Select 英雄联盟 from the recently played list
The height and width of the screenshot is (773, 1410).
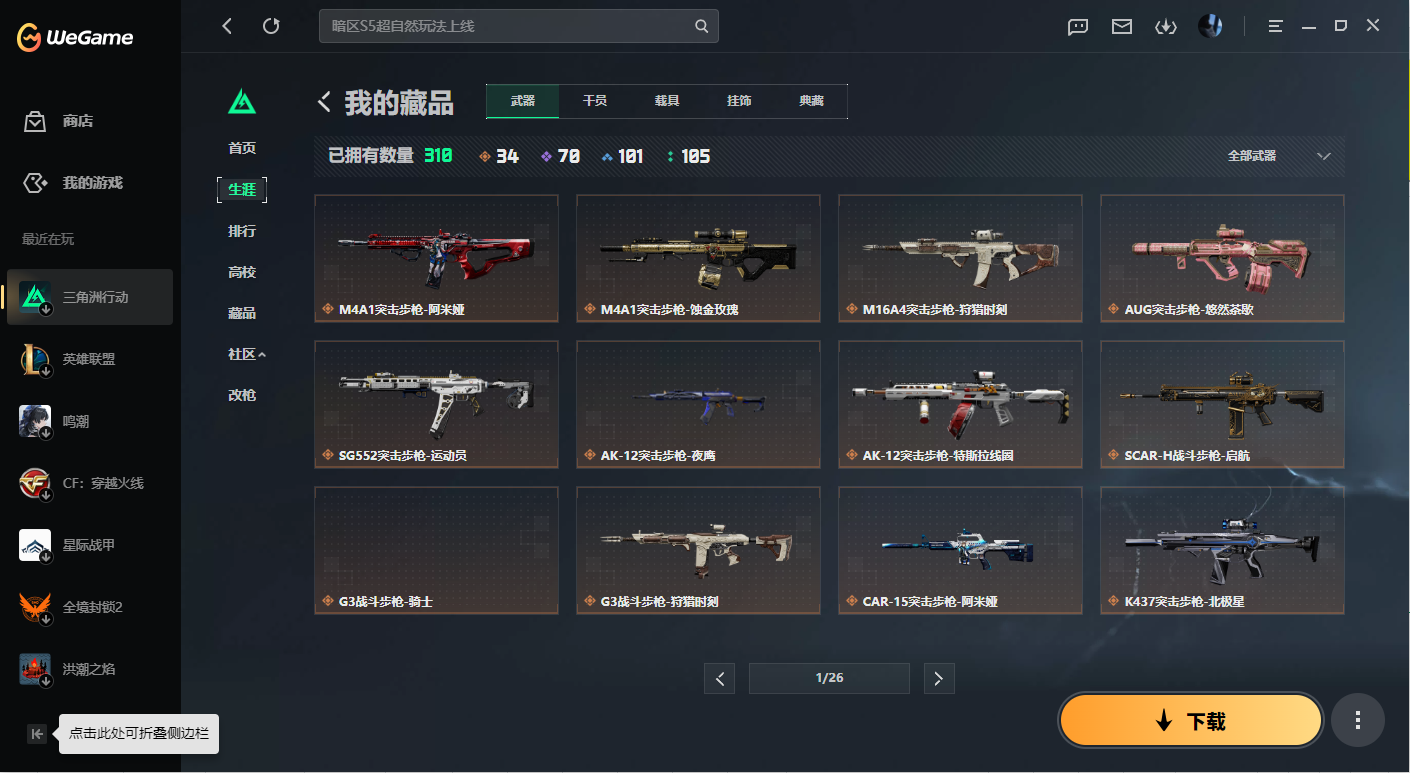coord(89,358)
